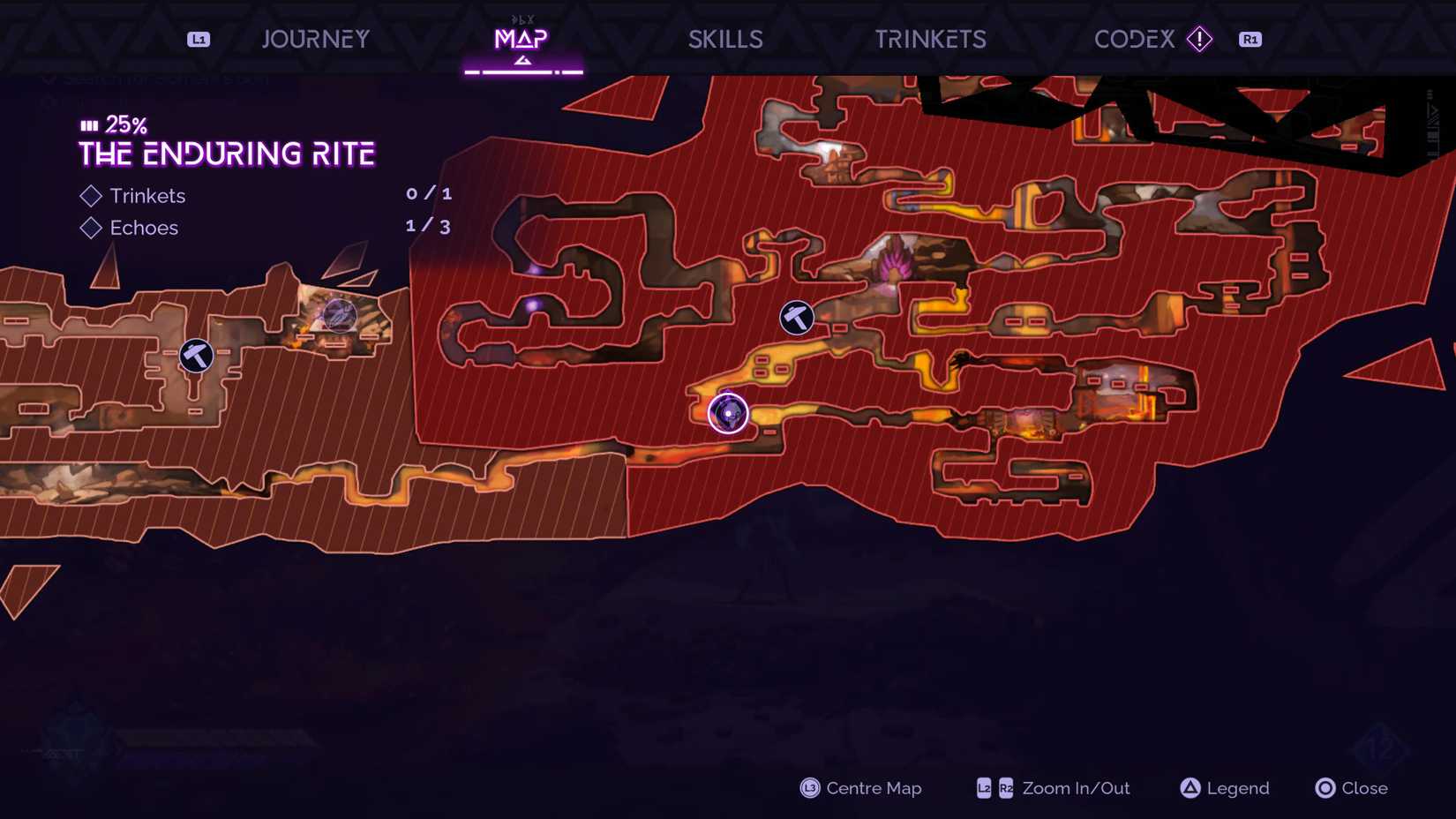Image resolution: width=1456 pixels, height=819 pixels.
Task: Toggle the diamond checkbox next to Trinkets
Action: (x=91, y=195)
